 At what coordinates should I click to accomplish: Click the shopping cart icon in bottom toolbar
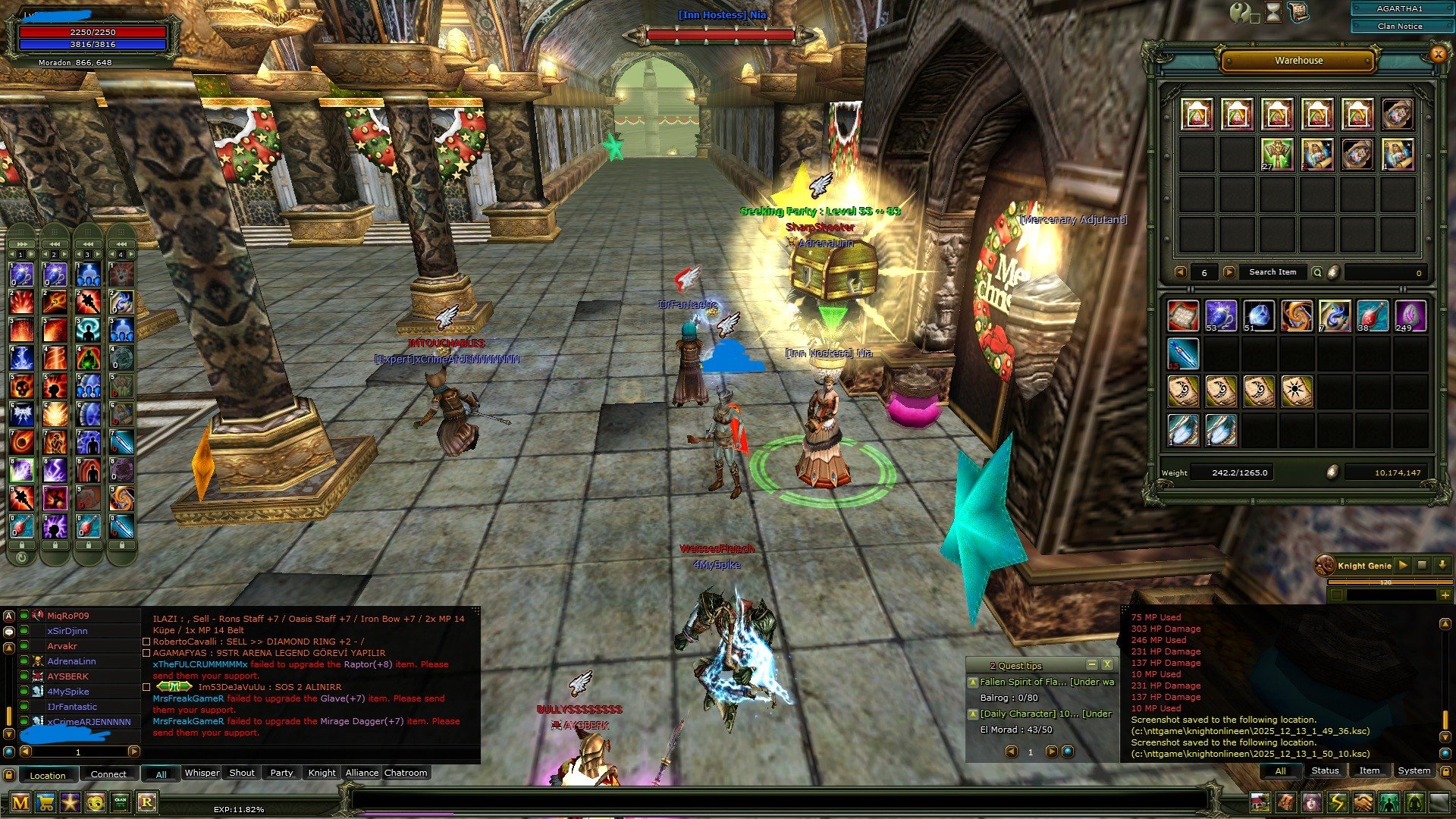coord(45,802)
